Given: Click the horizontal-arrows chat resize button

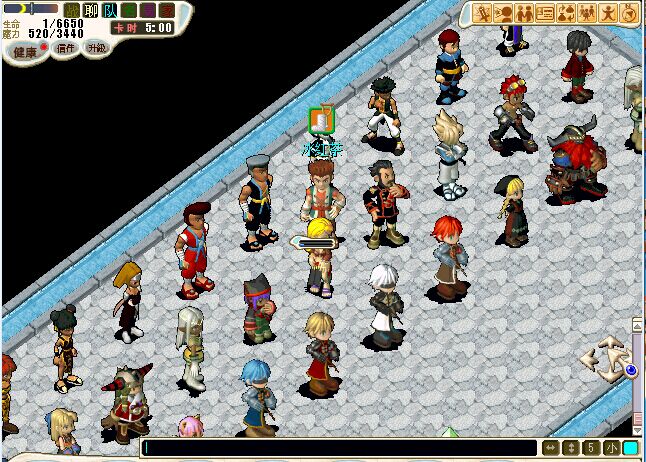Looking at the screenshot, I should pyautogui.click(x=551, y=448).
